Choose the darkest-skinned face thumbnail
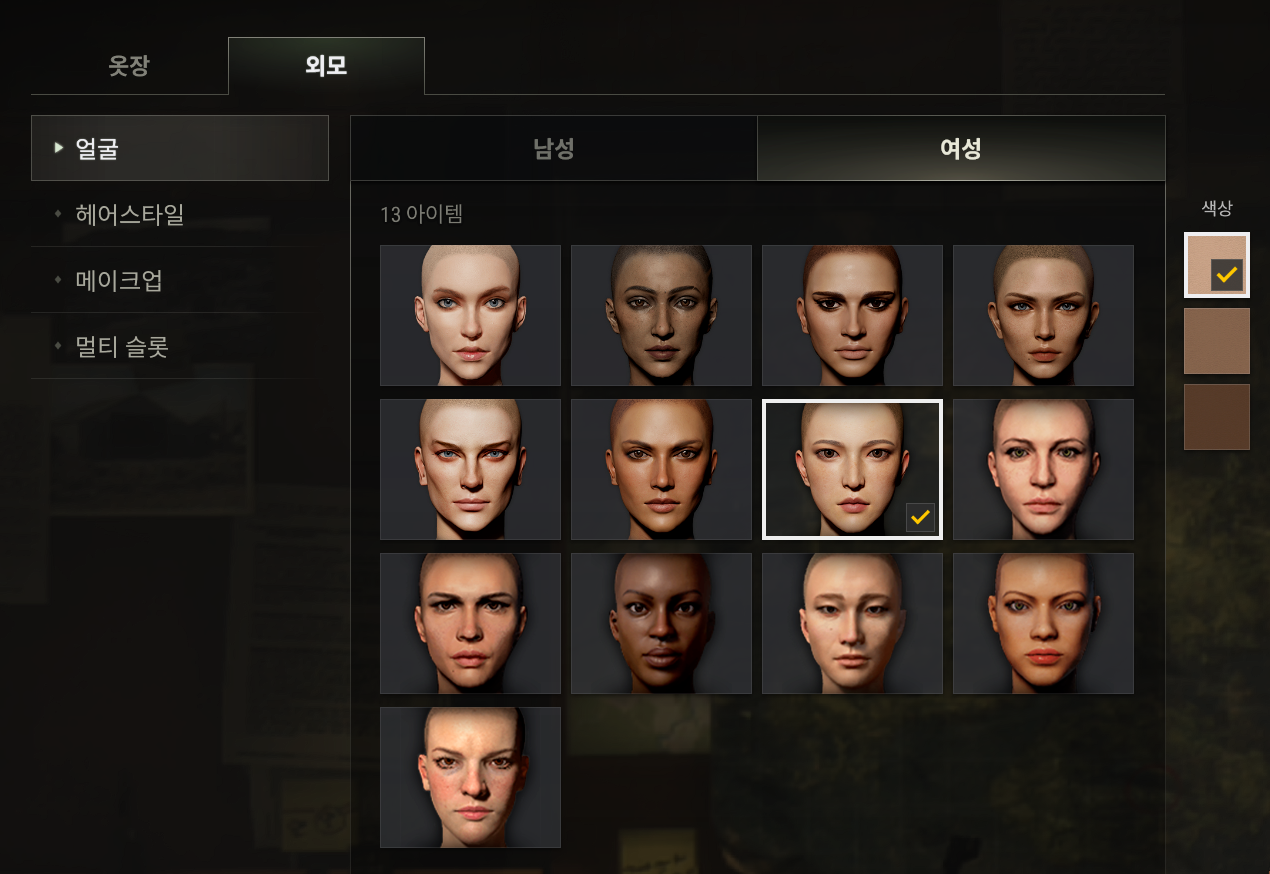This screenshot has width=1270, height=874. [x=661, y=623]
